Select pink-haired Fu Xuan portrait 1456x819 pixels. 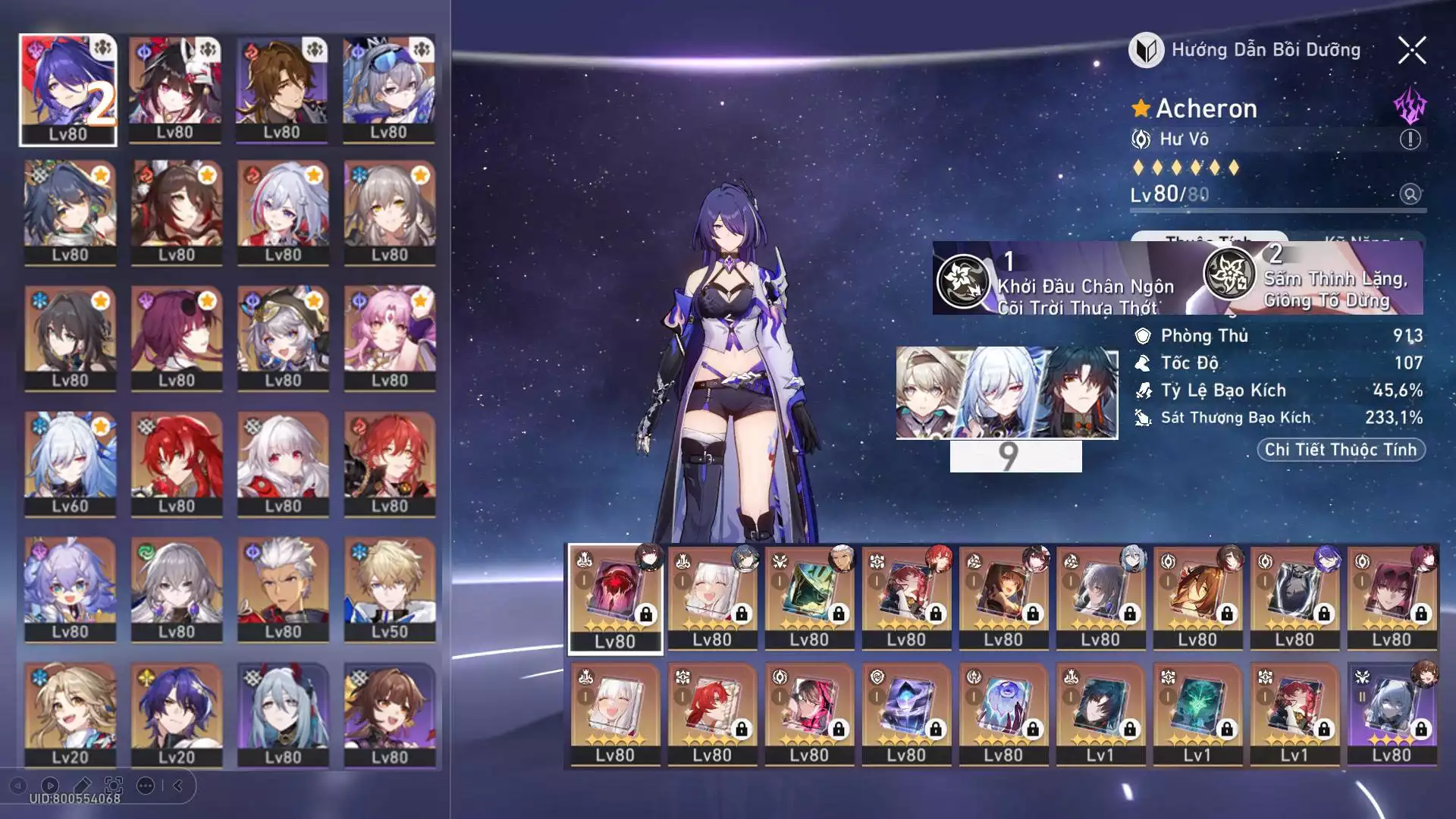pos(389,338)
